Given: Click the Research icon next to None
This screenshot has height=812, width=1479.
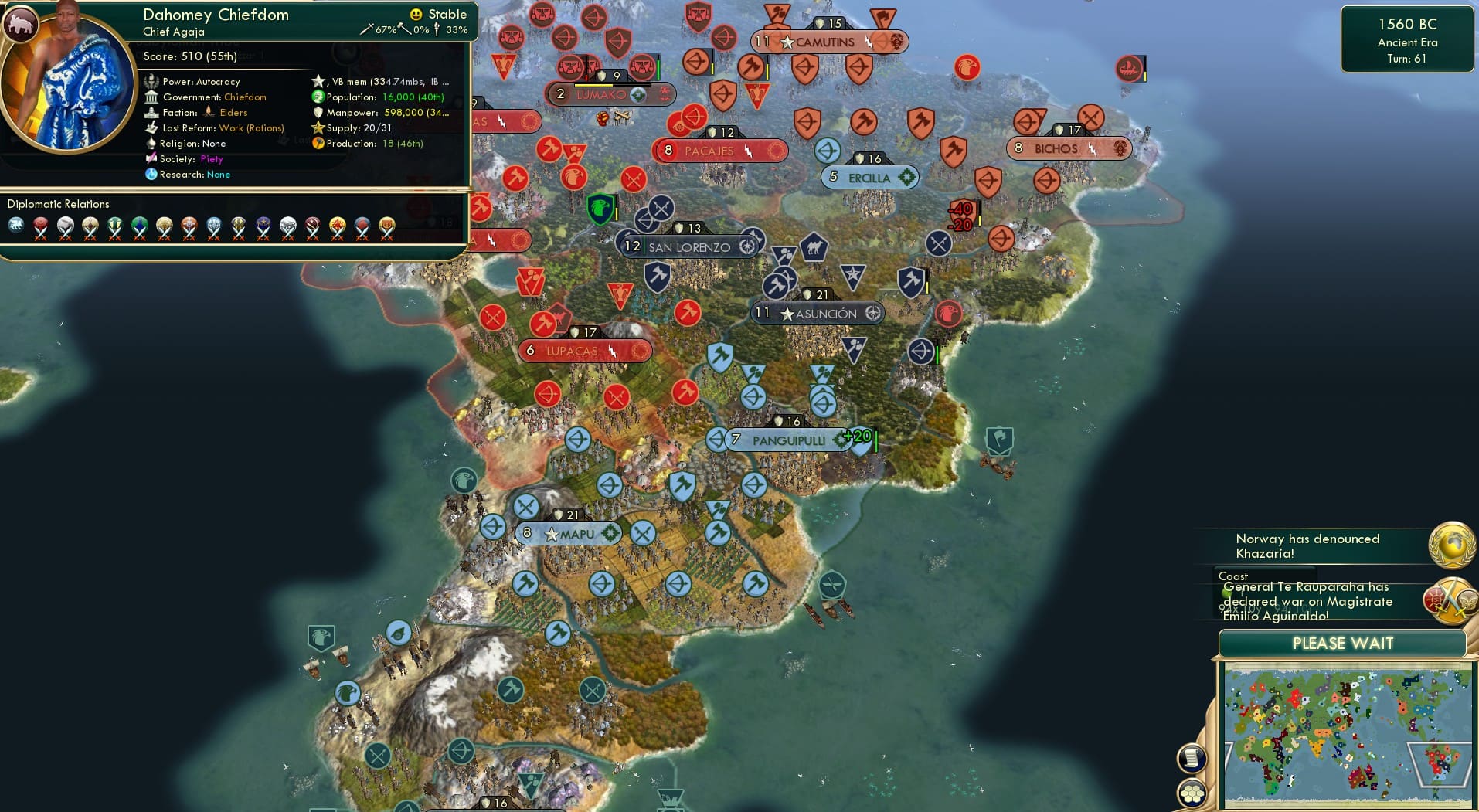Looking at the screenshot, I should pyautogui.click(x=151, y=175).
